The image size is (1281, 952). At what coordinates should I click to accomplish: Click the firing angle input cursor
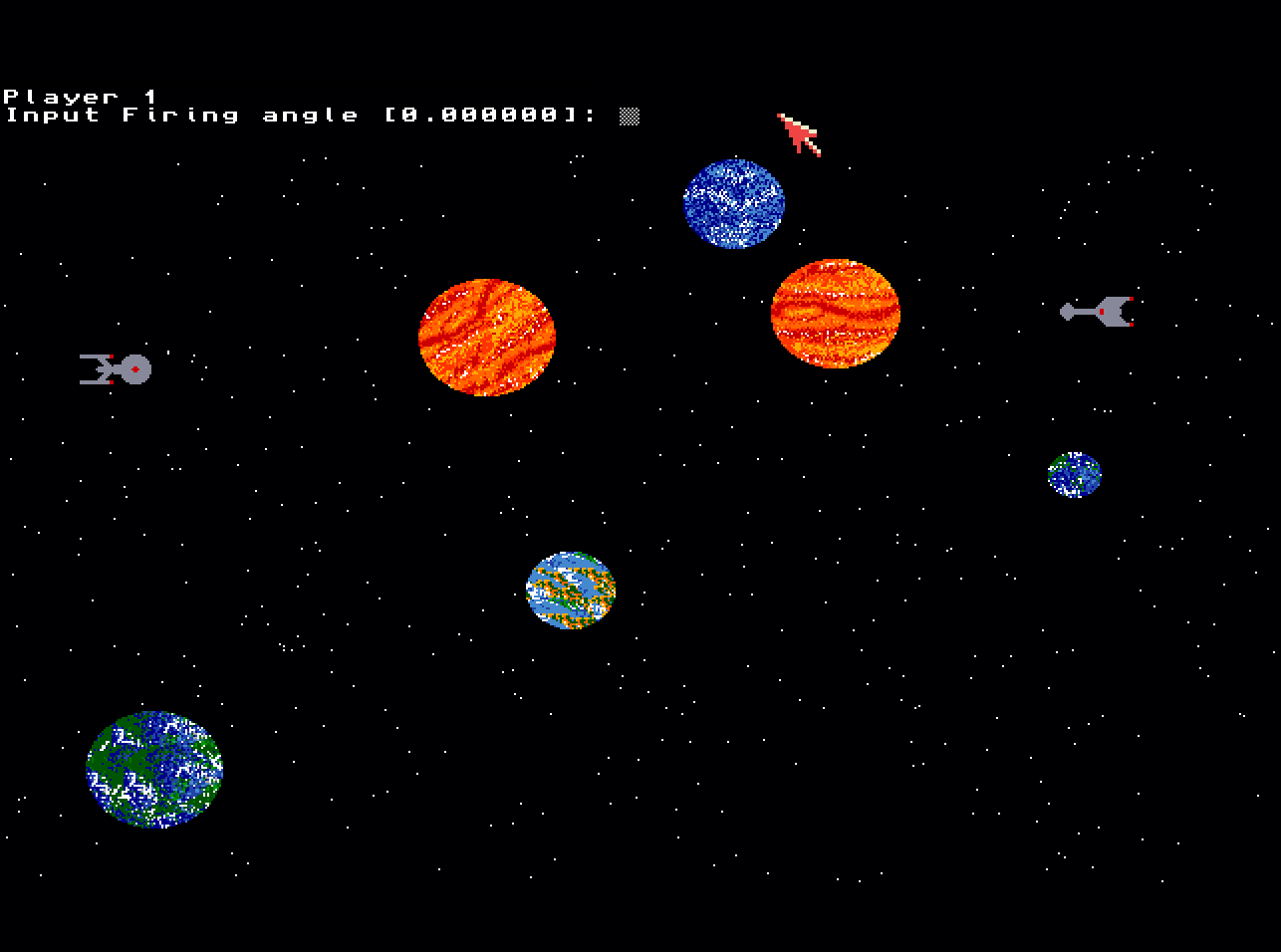click(629, 117)
